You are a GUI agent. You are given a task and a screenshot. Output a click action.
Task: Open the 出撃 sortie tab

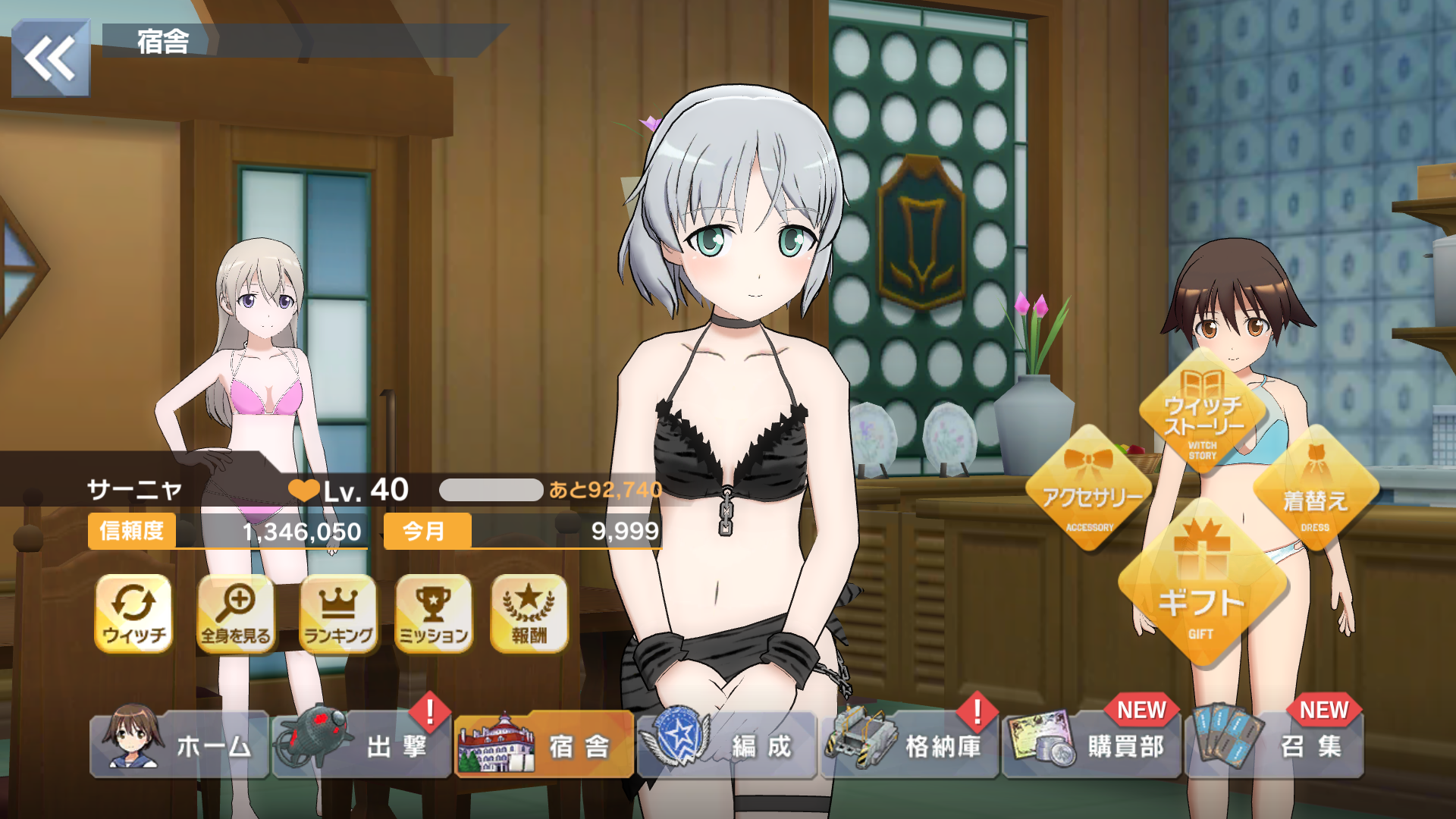(362, 745)
